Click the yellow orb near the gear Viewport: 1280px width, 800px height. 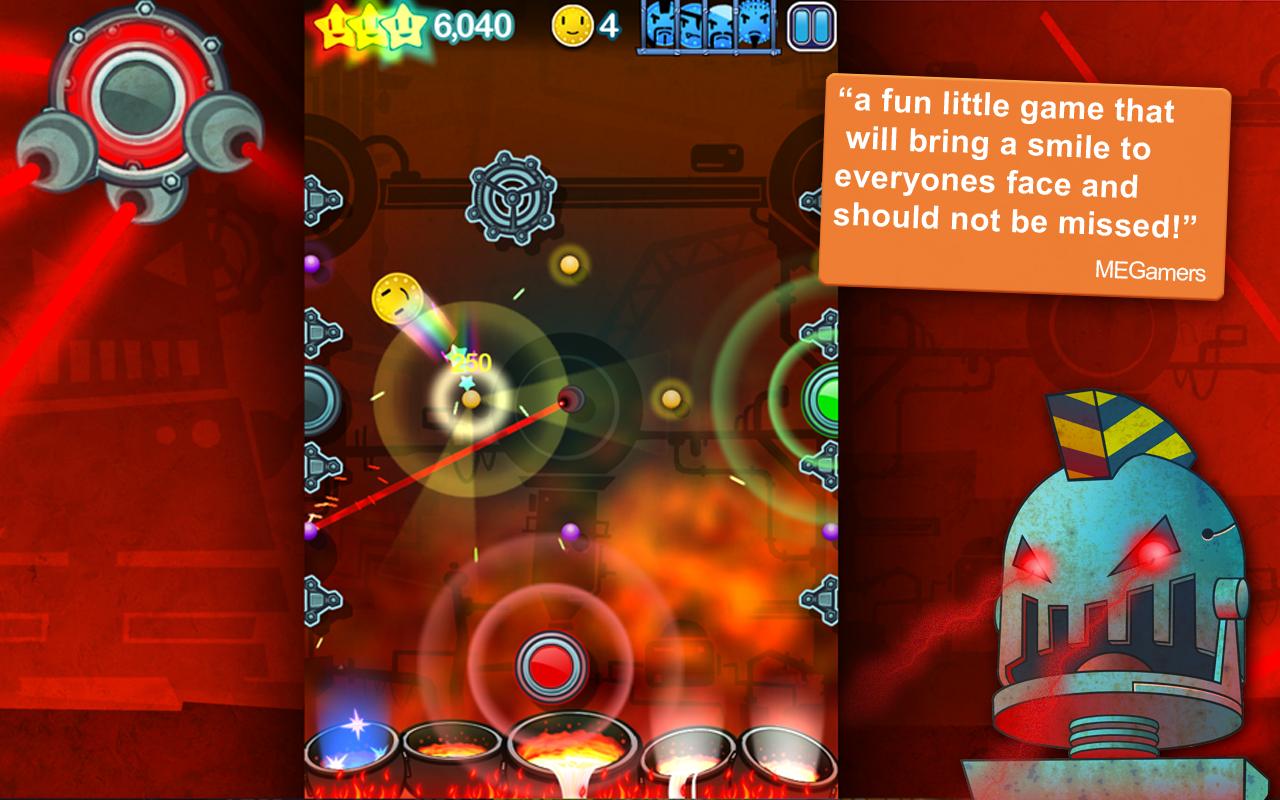coord(568,264)
